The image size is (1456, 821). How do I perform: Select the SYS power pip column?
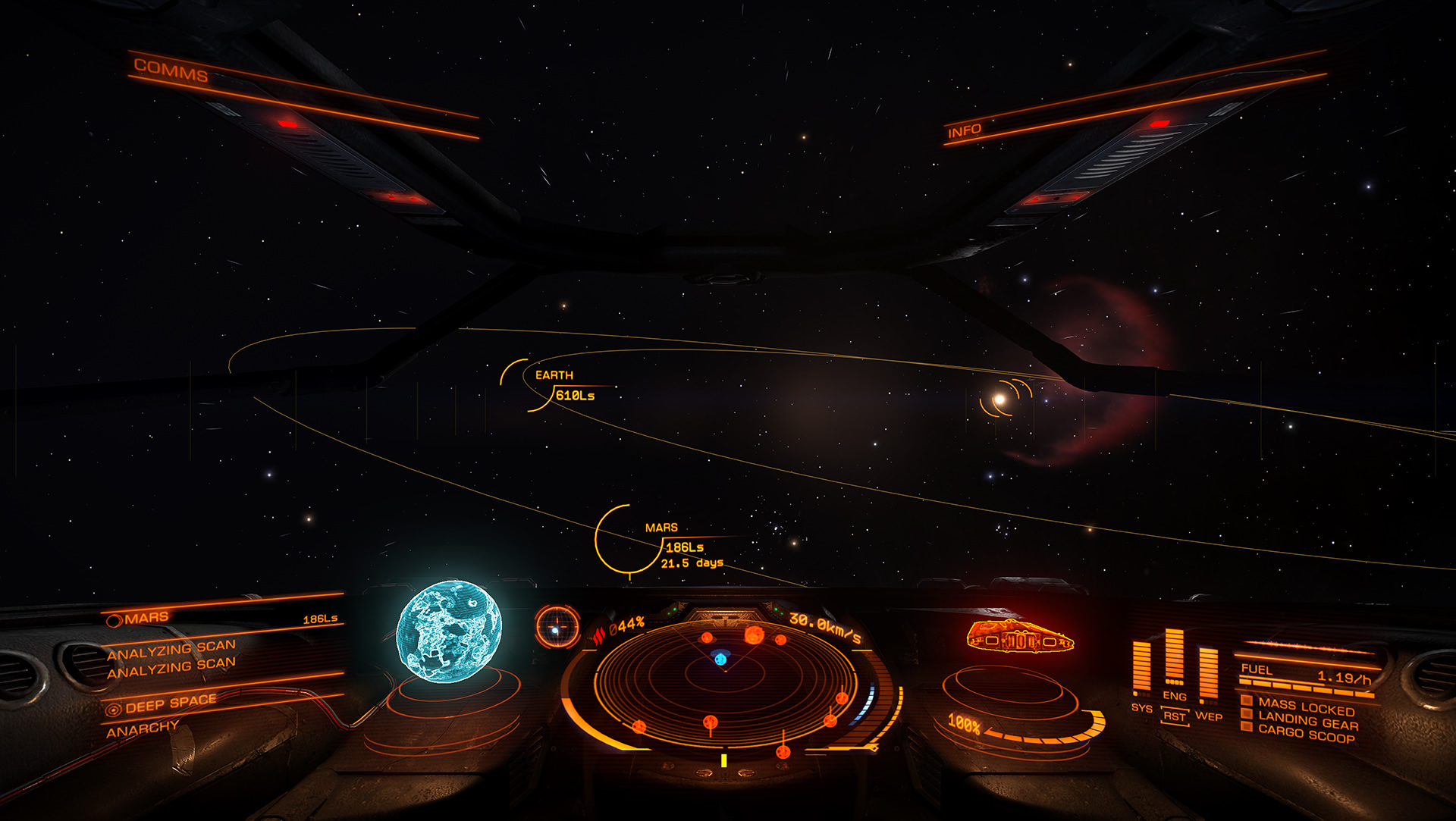[x=1141, y=669]
